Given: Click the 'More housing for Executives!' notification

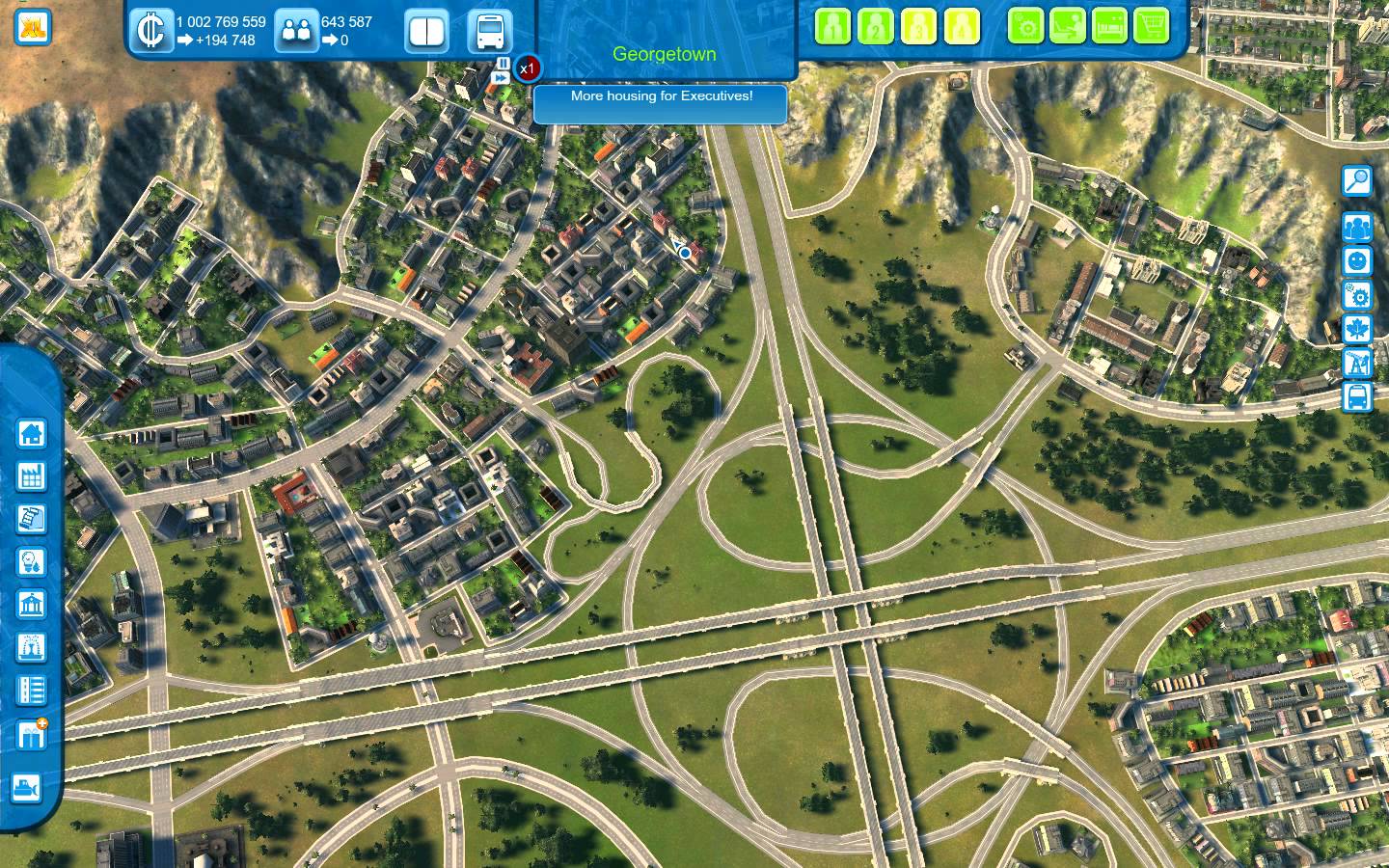Looking at the screenshot, I should (661, 96).
